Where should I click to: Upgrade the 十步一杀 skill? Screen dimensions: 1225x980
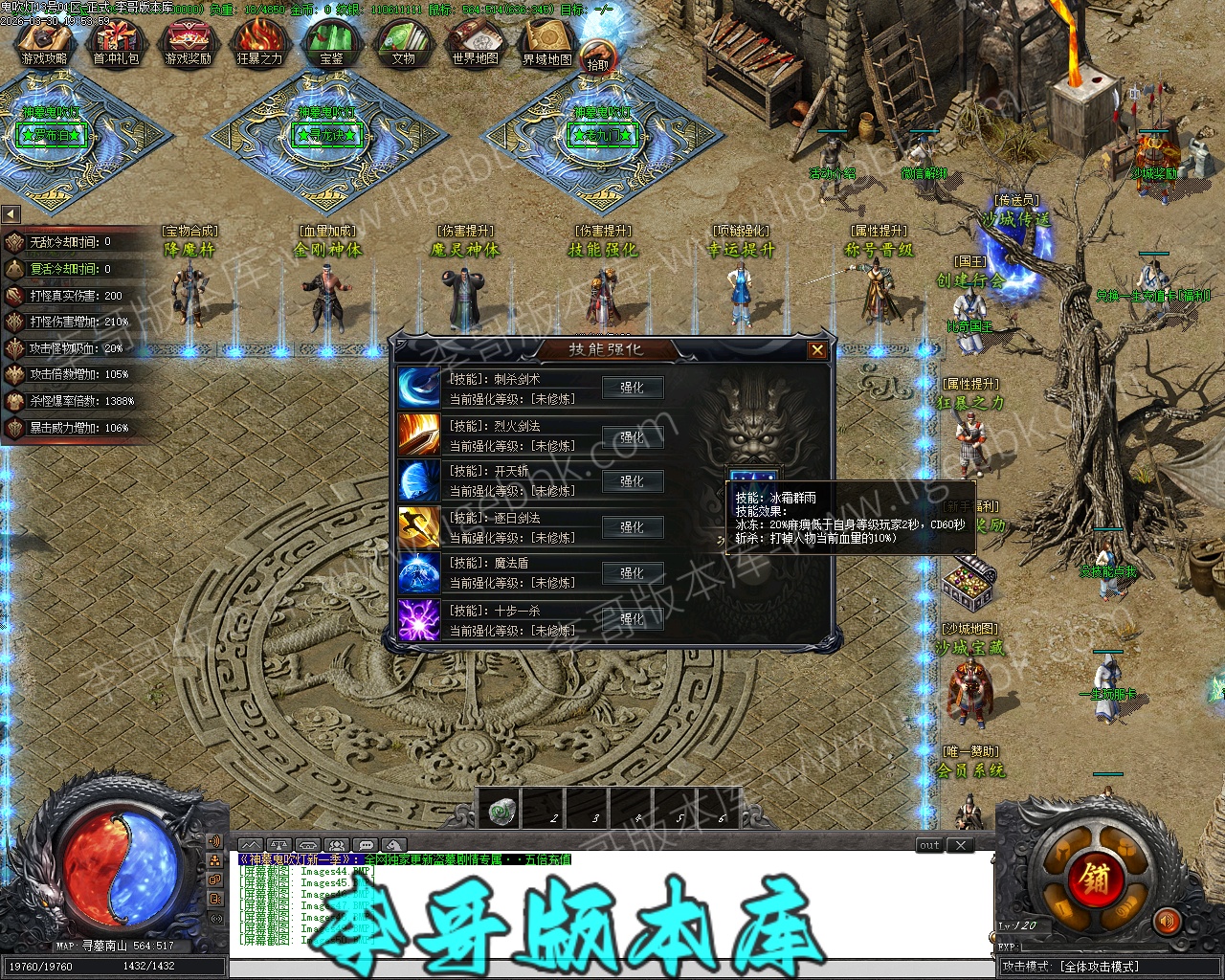(x=632, y=619)
